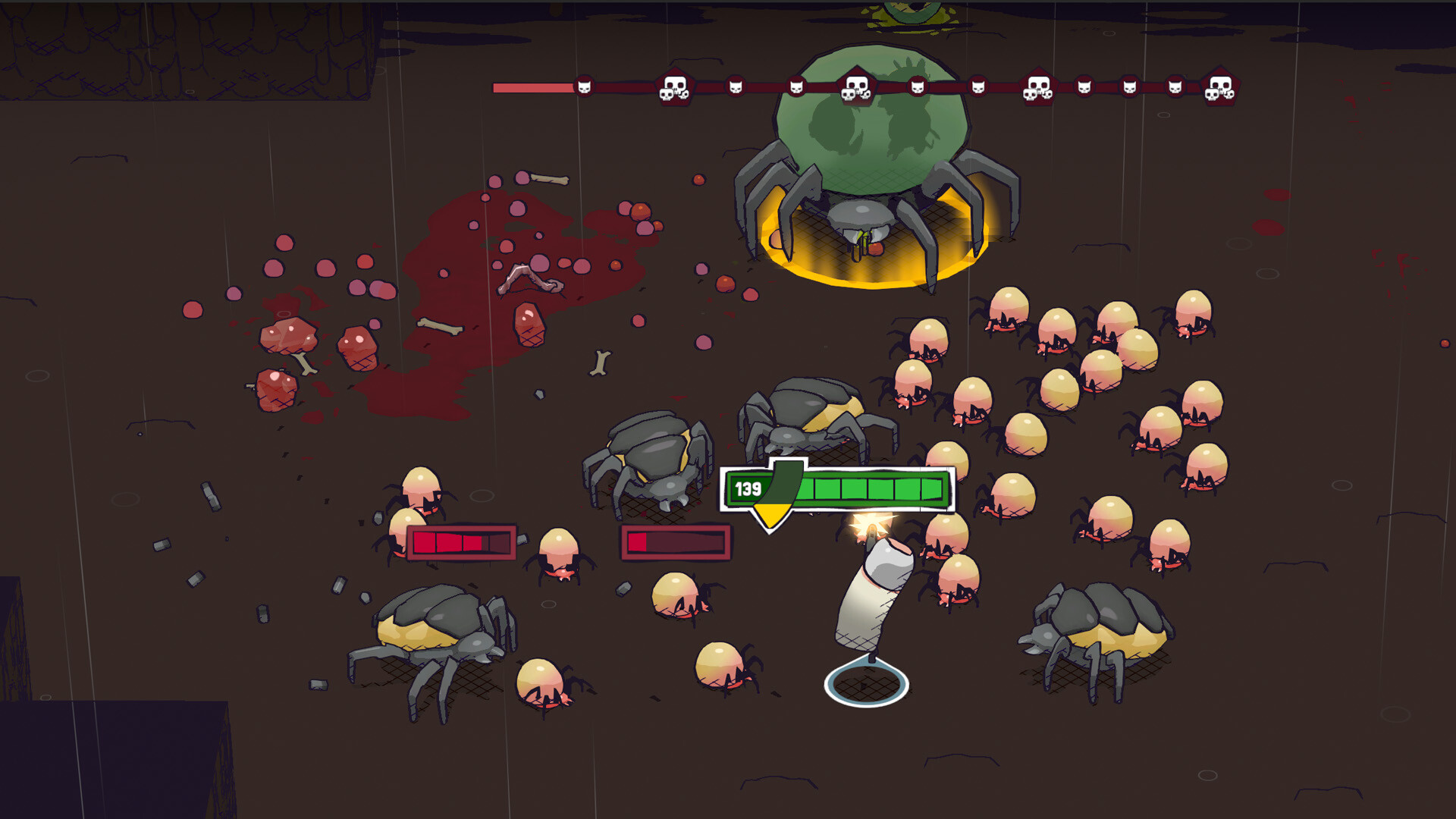This screenshot has width=1456, height=819.
Task: Click the second cat-face marker from the left
Action: point(736,86)
